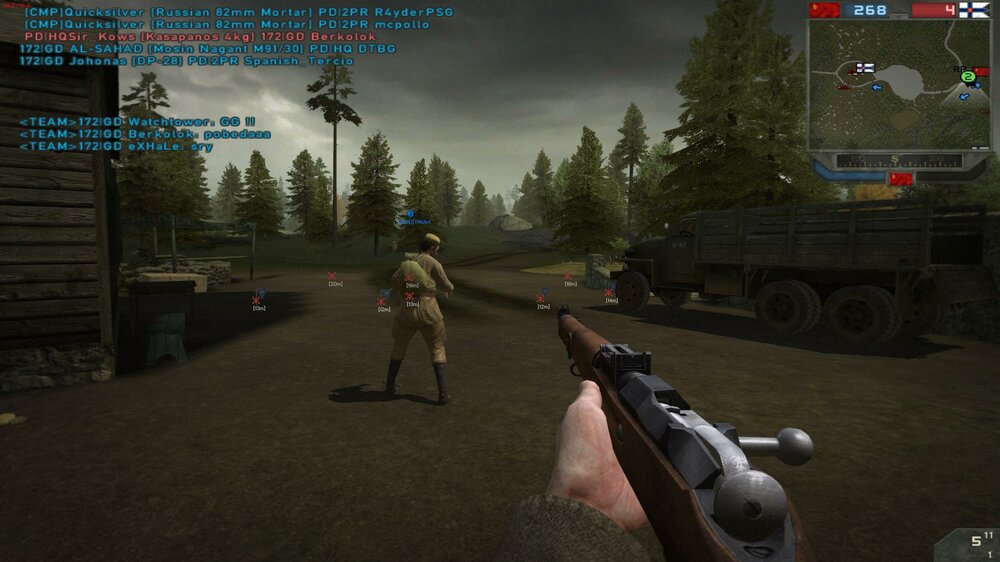Click the Soviet team flag beside 268 tickets

point(824,10)
